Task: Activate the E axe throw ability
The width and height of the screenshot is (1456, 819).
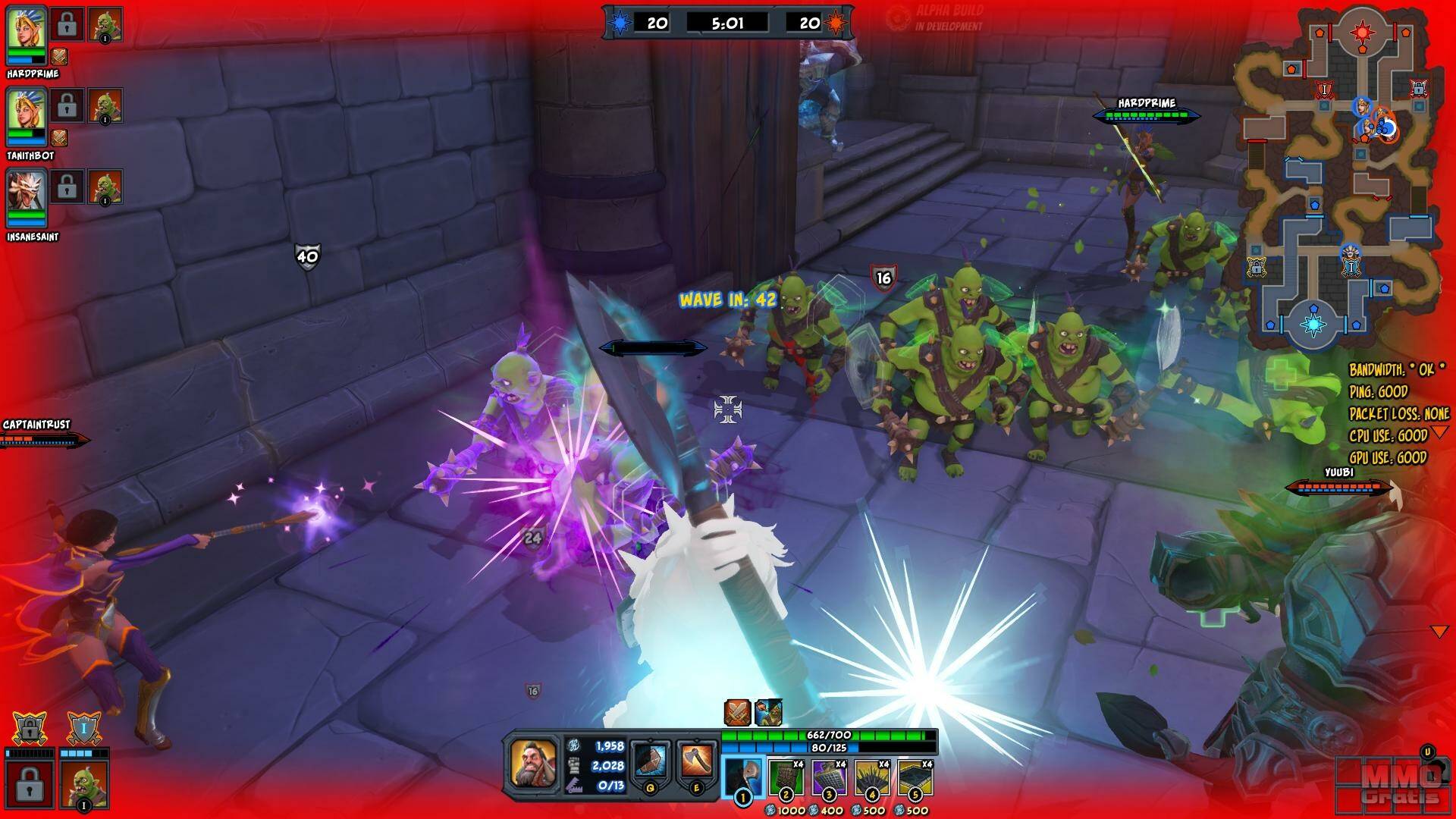Action: (x=696, y=761)
